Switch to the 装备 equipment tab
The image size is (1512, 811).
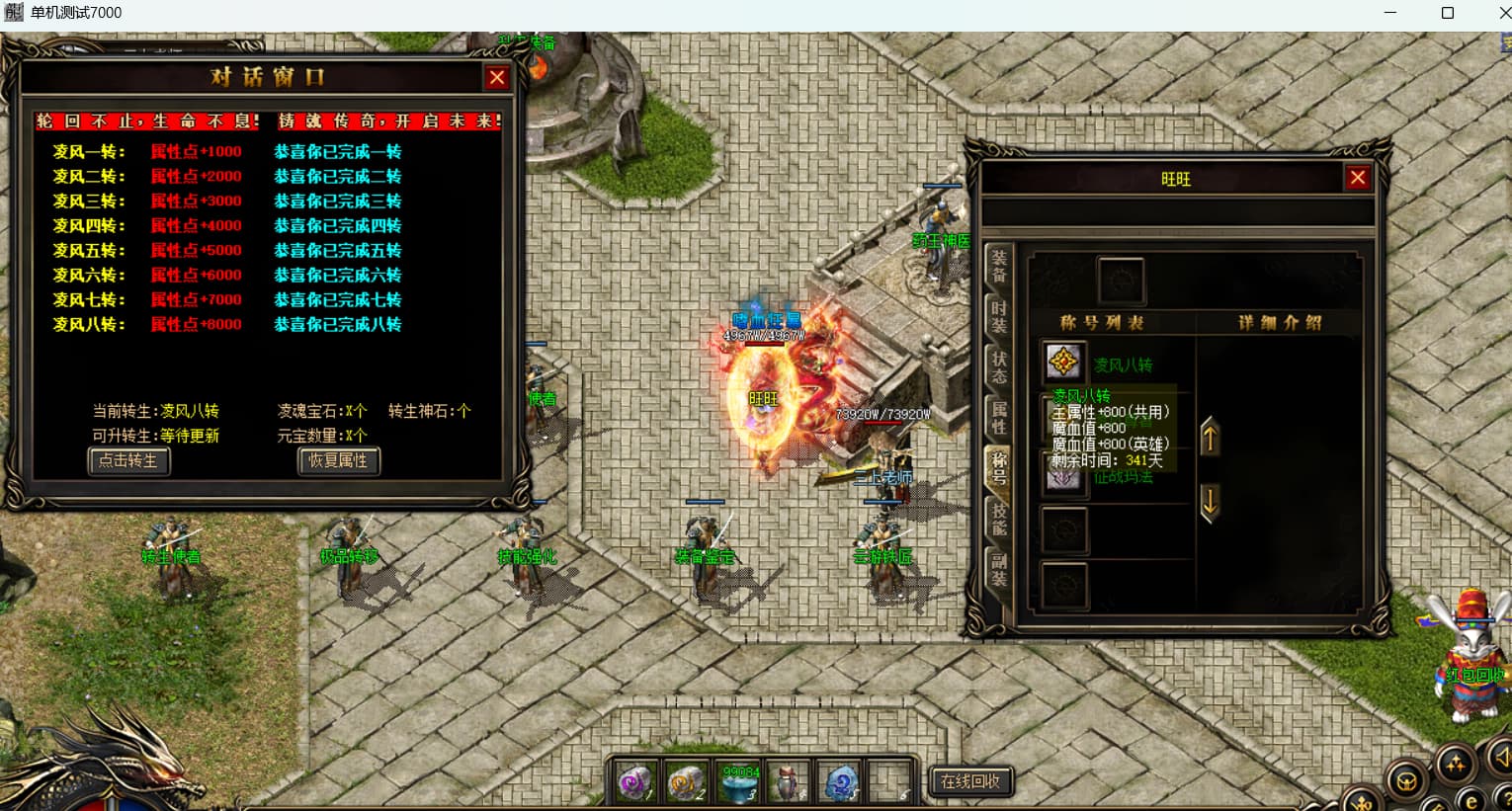[x=999, y=267]
